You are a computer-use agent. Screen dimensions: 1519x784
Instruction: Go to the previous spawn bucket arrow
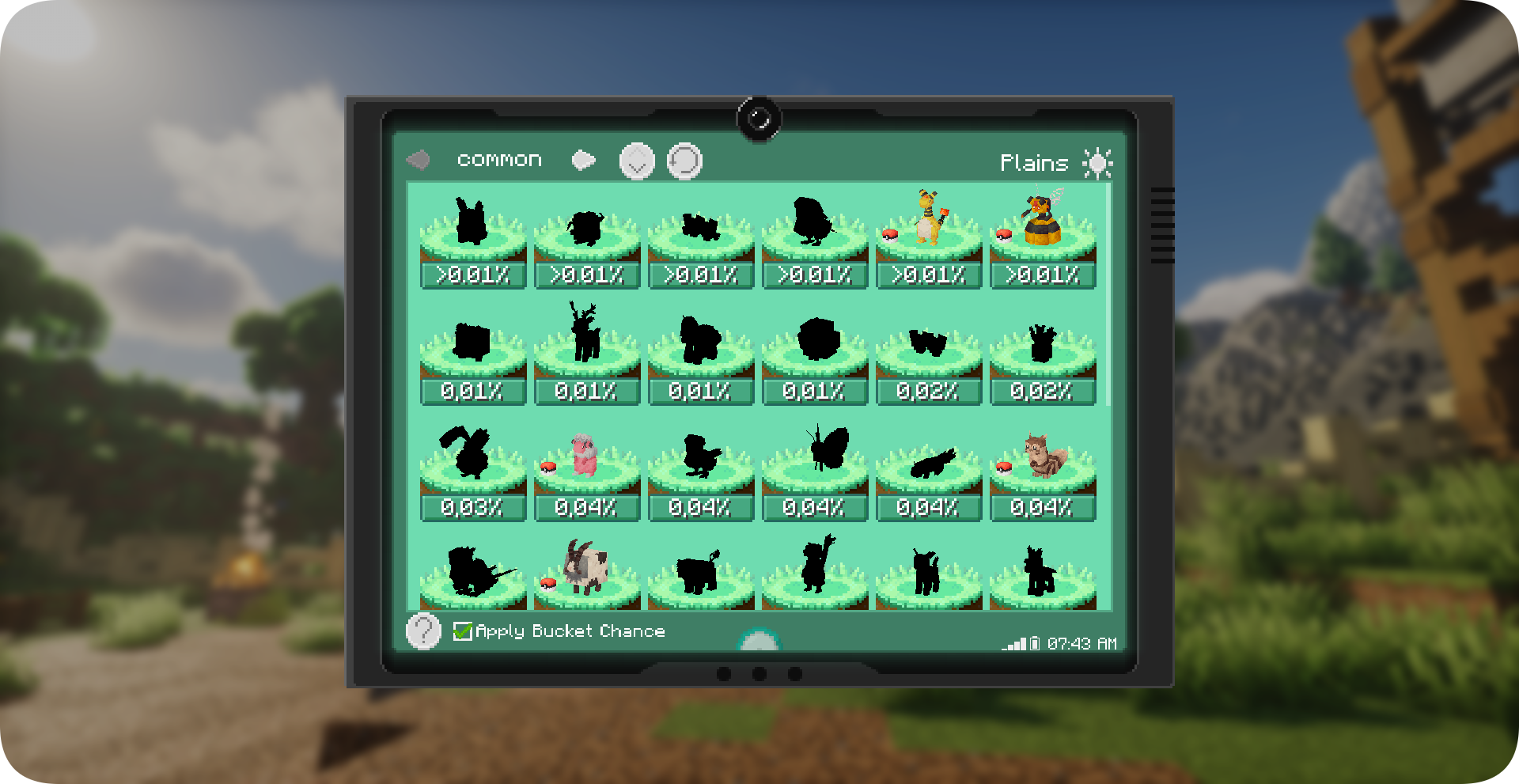pyautogui.click(x=418, y=161)
